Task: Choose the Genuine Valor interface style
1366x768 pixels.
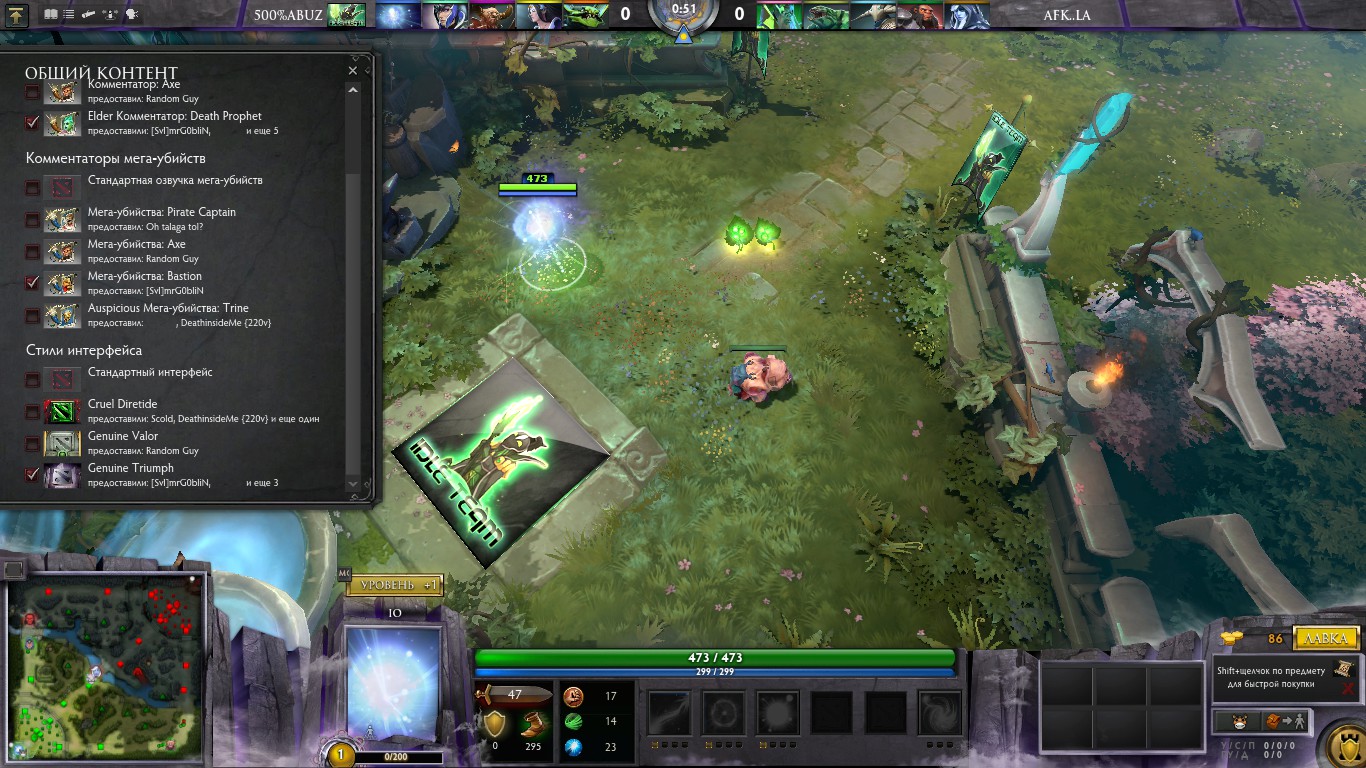Action: click(x=33, y=443)
